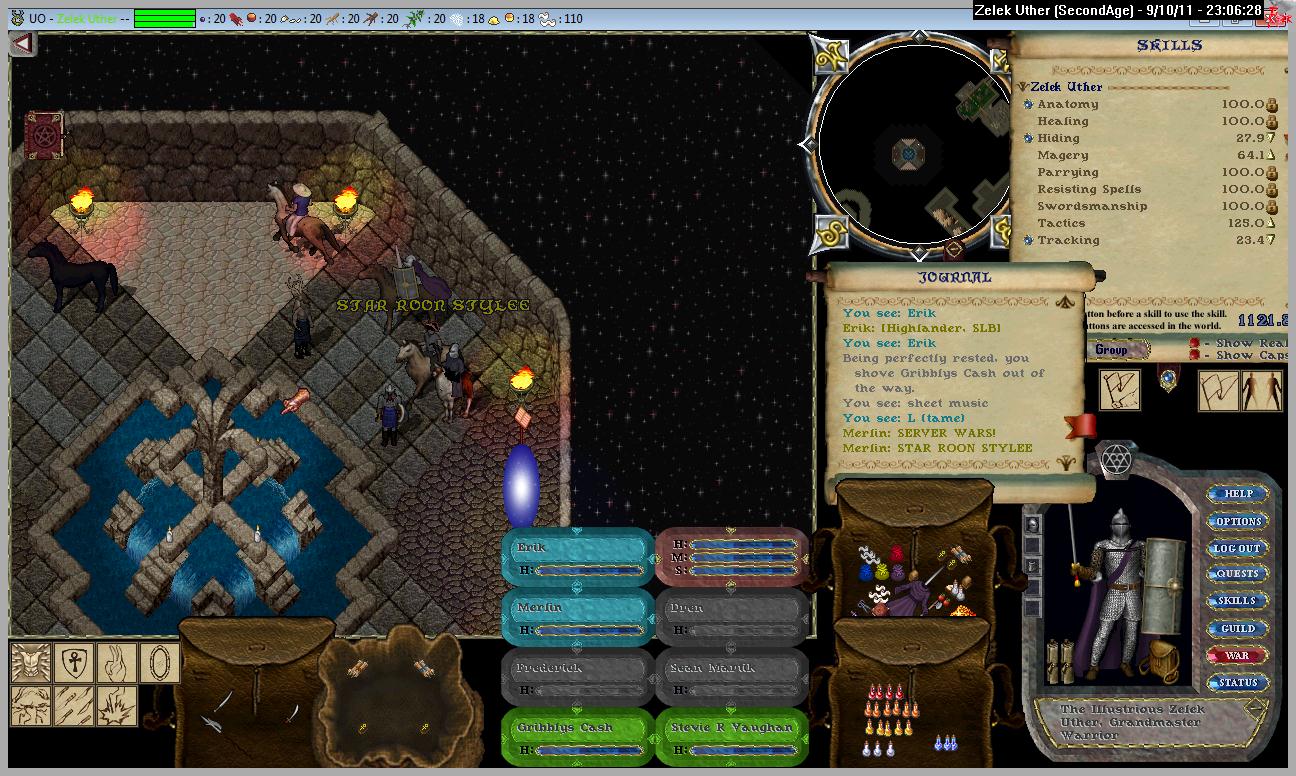Click the LOG OUT button
The height and width of the screenshot is (776, 1296).
(1238, 548)
